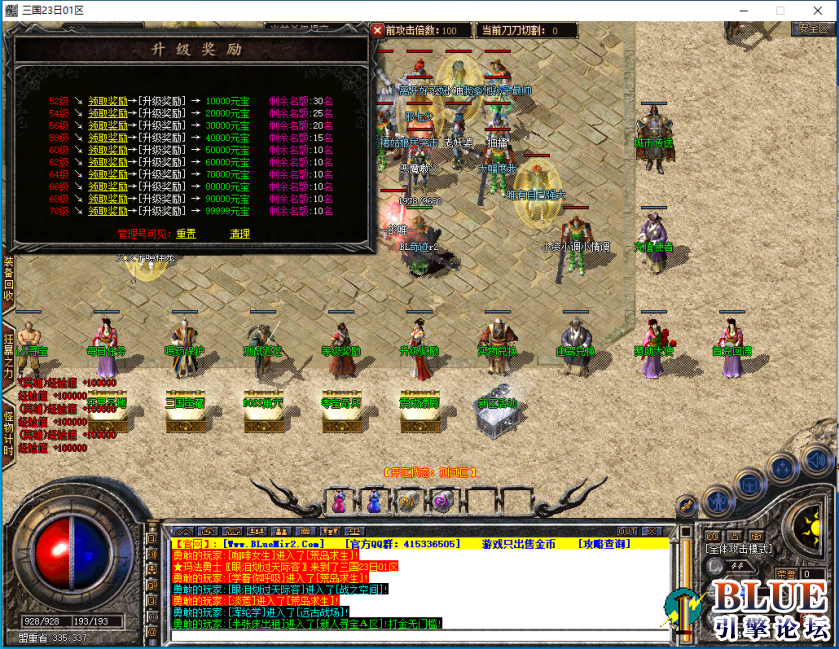The width and height of the screenshot is (839, 649).
Task: Click the 重置 admin reset link
Action: coord(187,234)
